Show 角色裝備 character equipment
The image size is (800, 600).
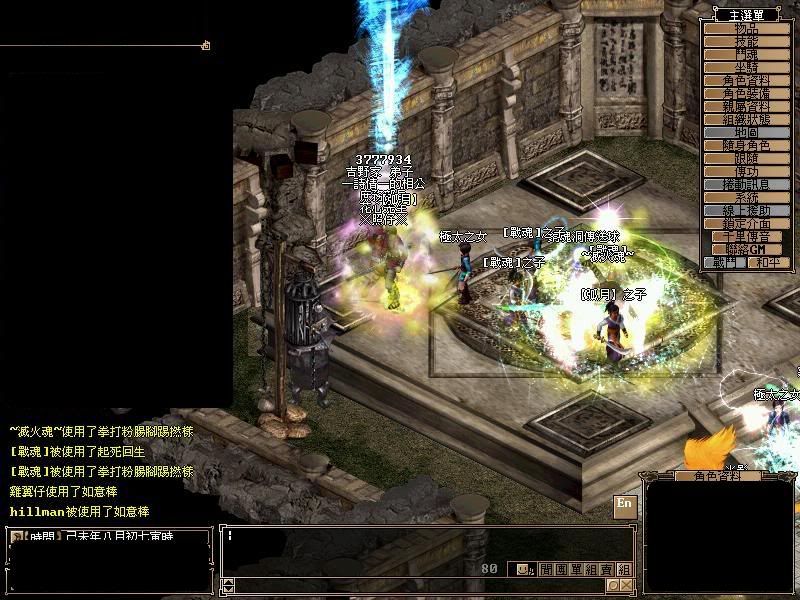745,93
